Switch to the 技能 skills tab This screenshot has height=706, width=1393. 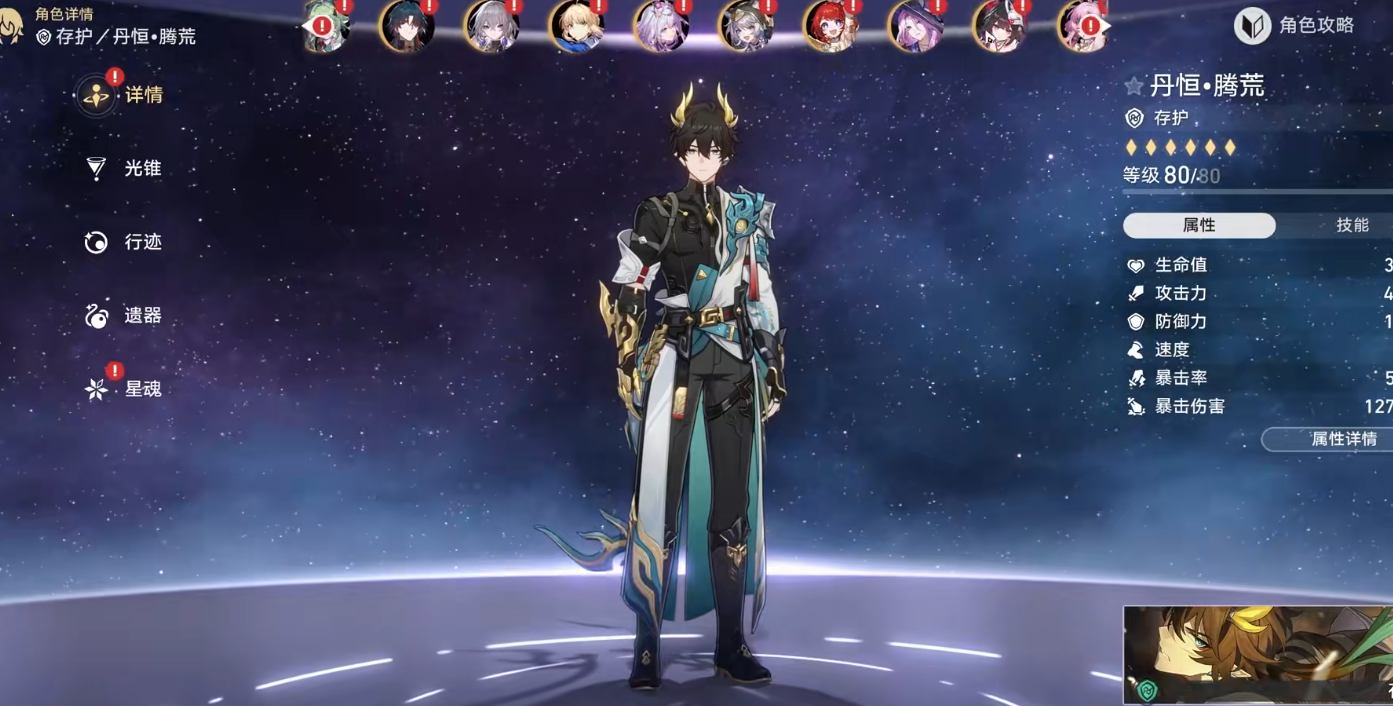pos(1351,225)
